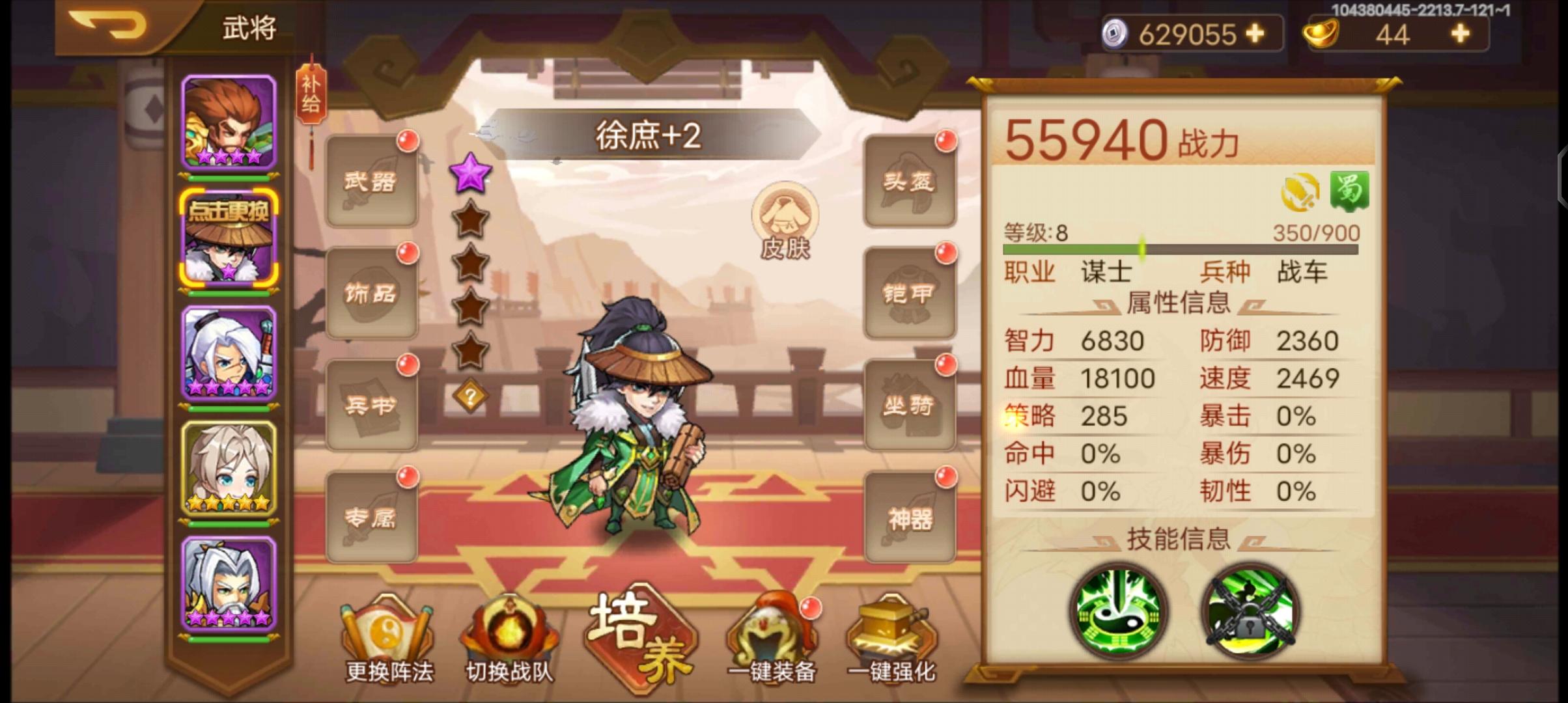Tap the purple filled star on Xu Shu

click(x=470, y=174)
